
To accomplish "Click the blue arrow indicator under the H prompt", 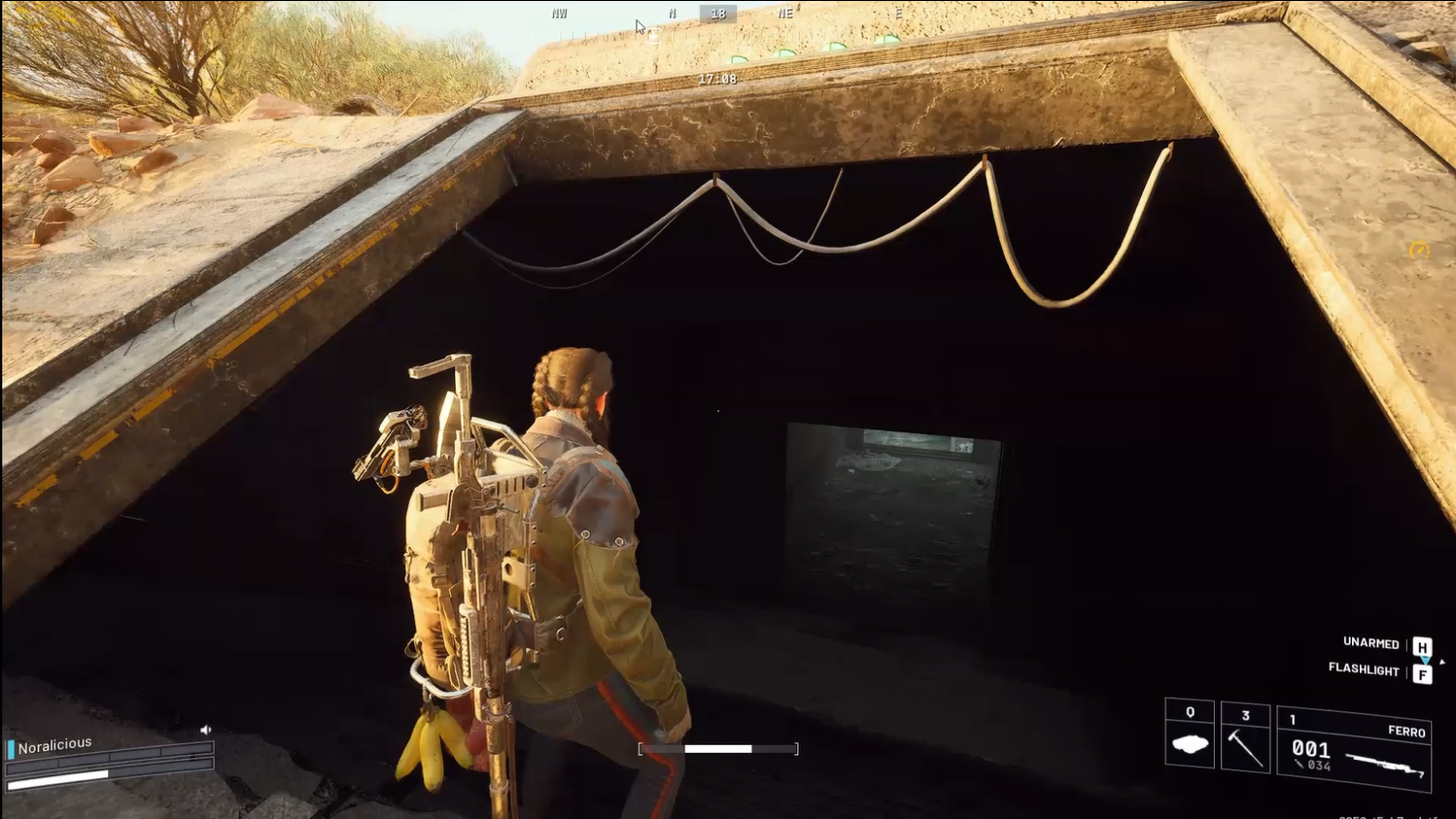I will [1425, 658].
